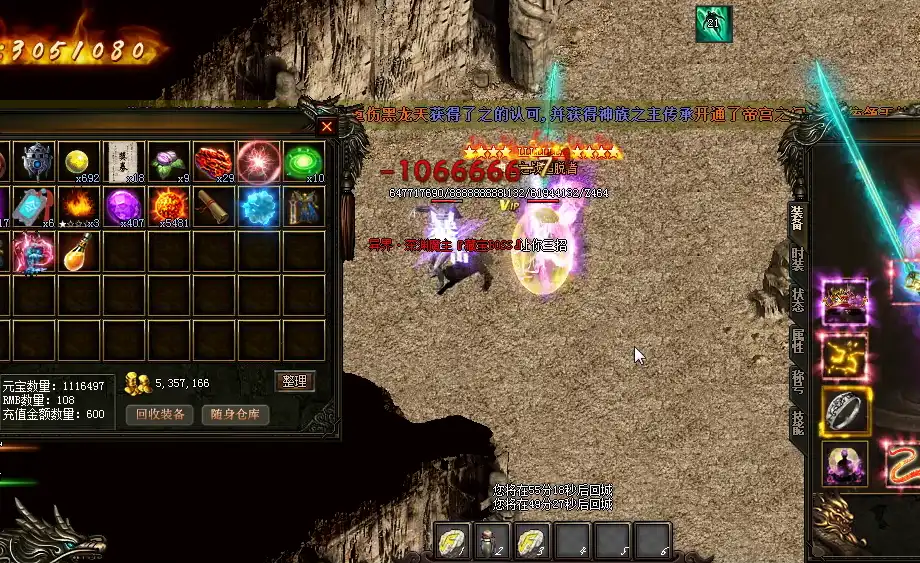Select the fiery sun orb x5481
This screenshot has width=920, height=563.
click(169, 207)
